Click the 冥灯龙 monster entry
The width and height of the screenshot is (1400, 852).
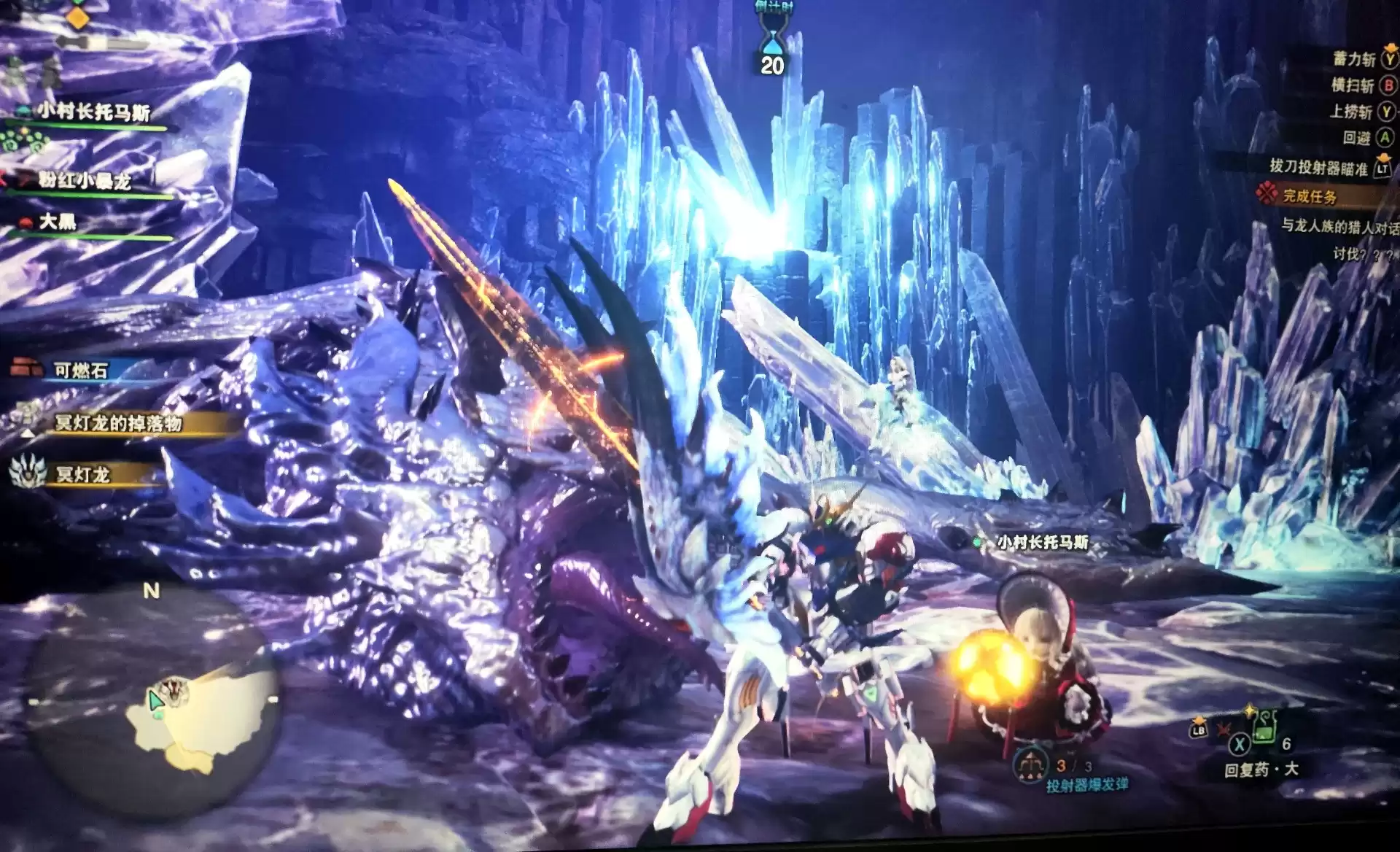[82, 475]
